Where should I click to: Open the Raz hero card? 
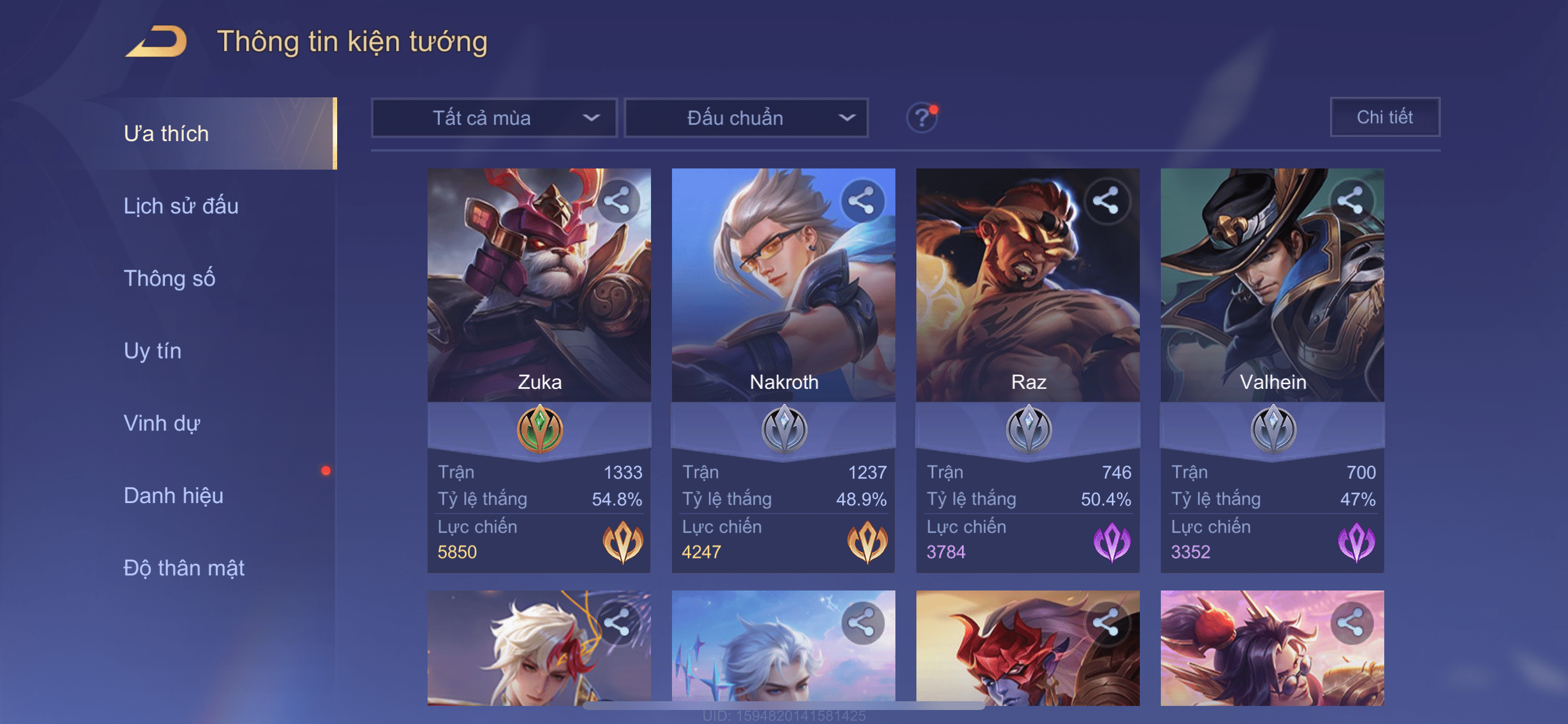pos(1027,304)
